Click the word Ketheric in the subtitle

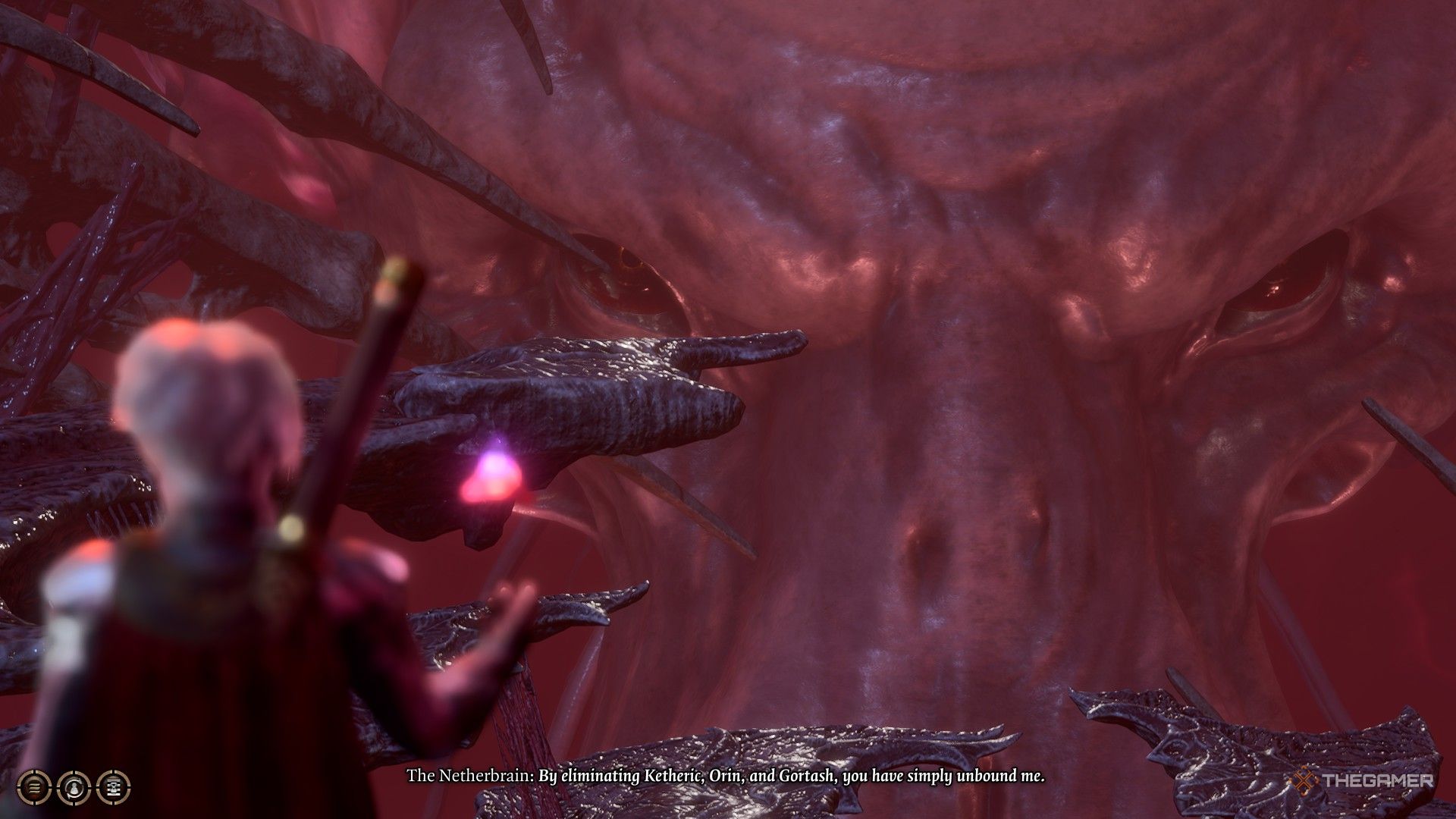[x=674, y=776]
